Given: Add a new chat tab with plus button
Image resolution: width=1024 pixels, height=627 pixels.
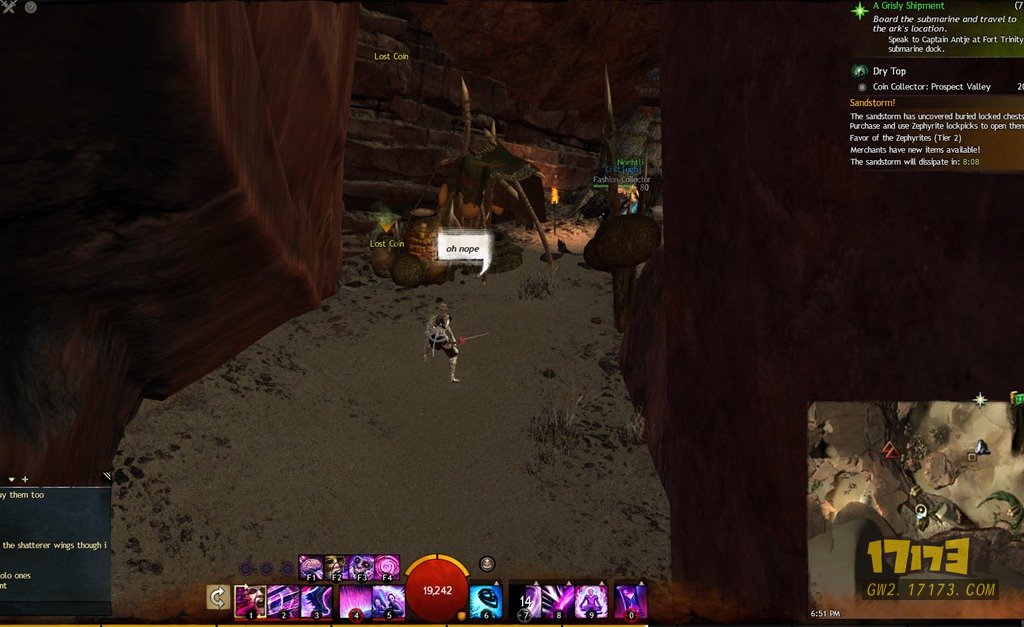Looking at the screenshot, I should [x=25, y=479].
